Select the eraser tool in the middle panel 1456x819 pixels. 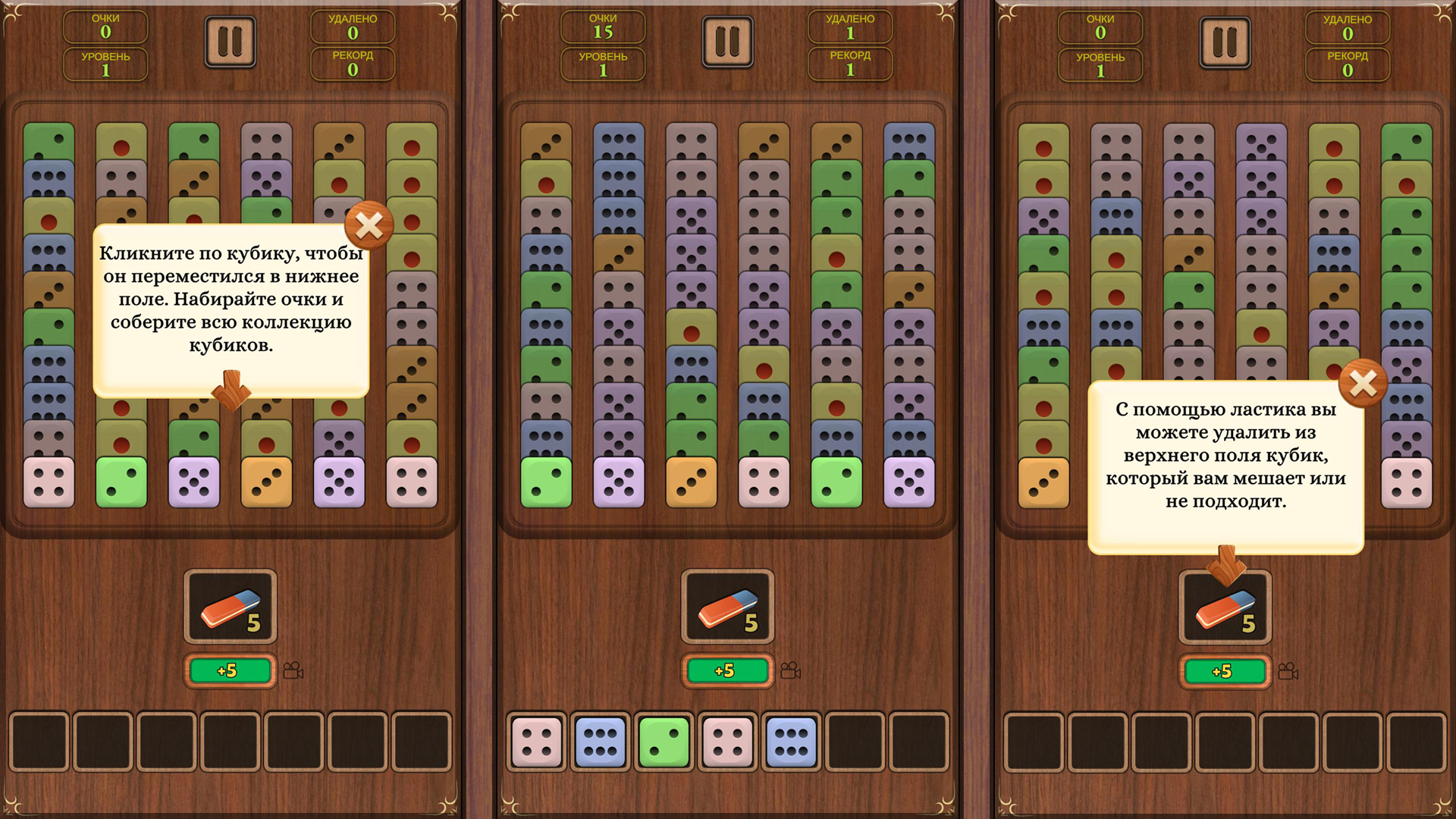[726, 608]
